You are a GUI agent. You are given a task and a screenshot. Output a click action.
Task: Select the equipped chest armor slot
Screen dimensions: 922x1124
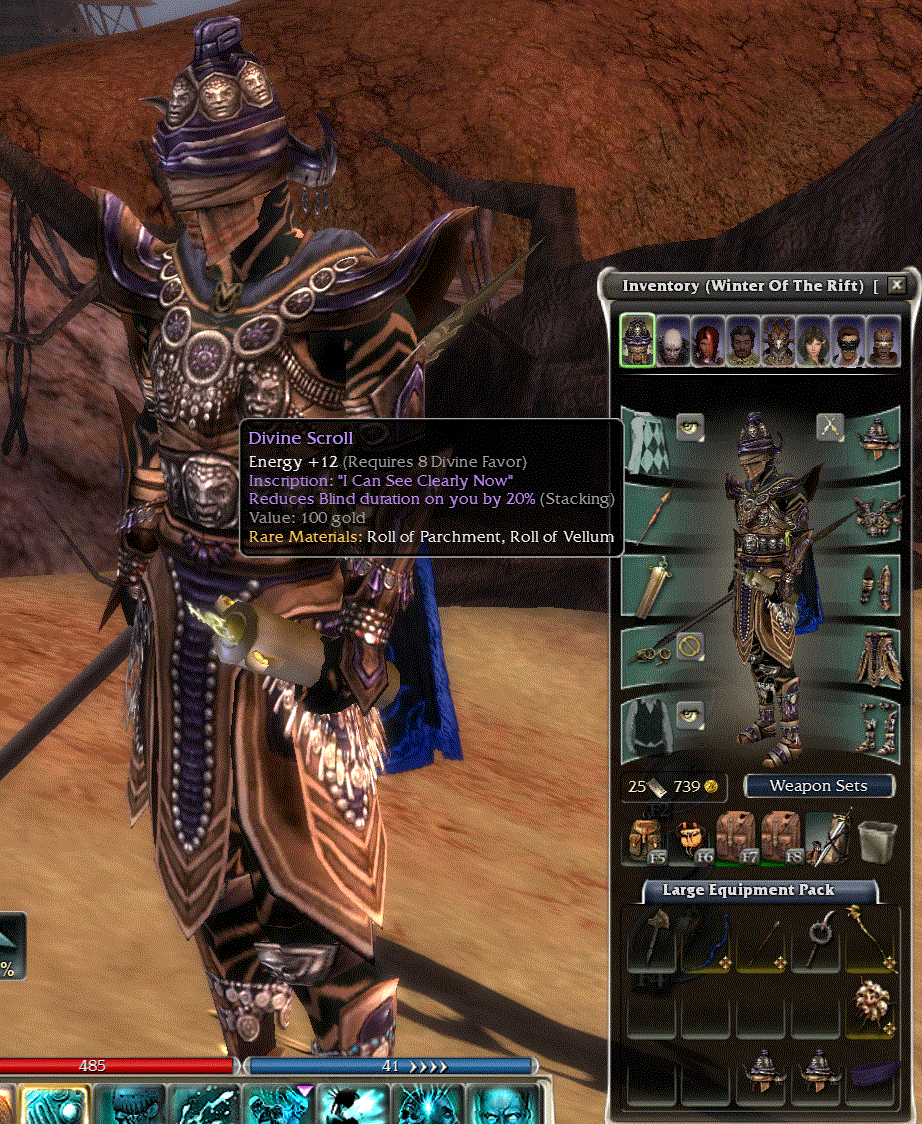877,512
